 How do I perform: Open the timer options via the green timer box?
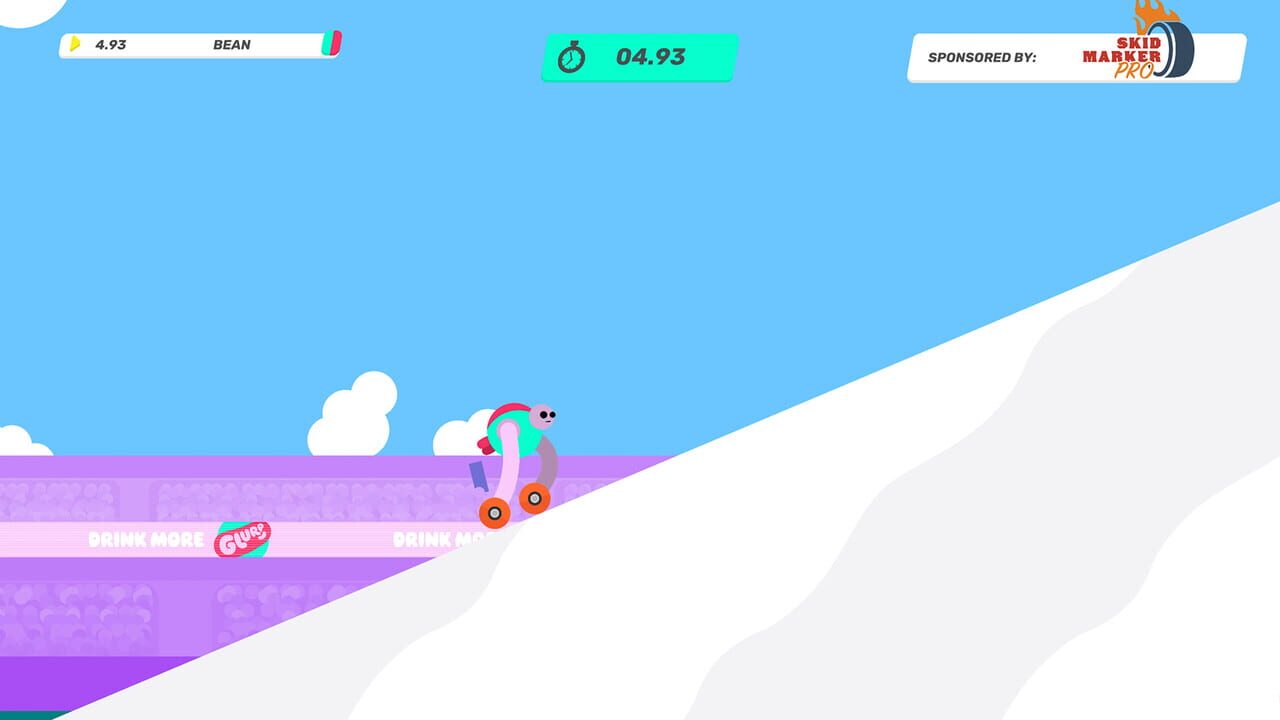coord(638,57)
